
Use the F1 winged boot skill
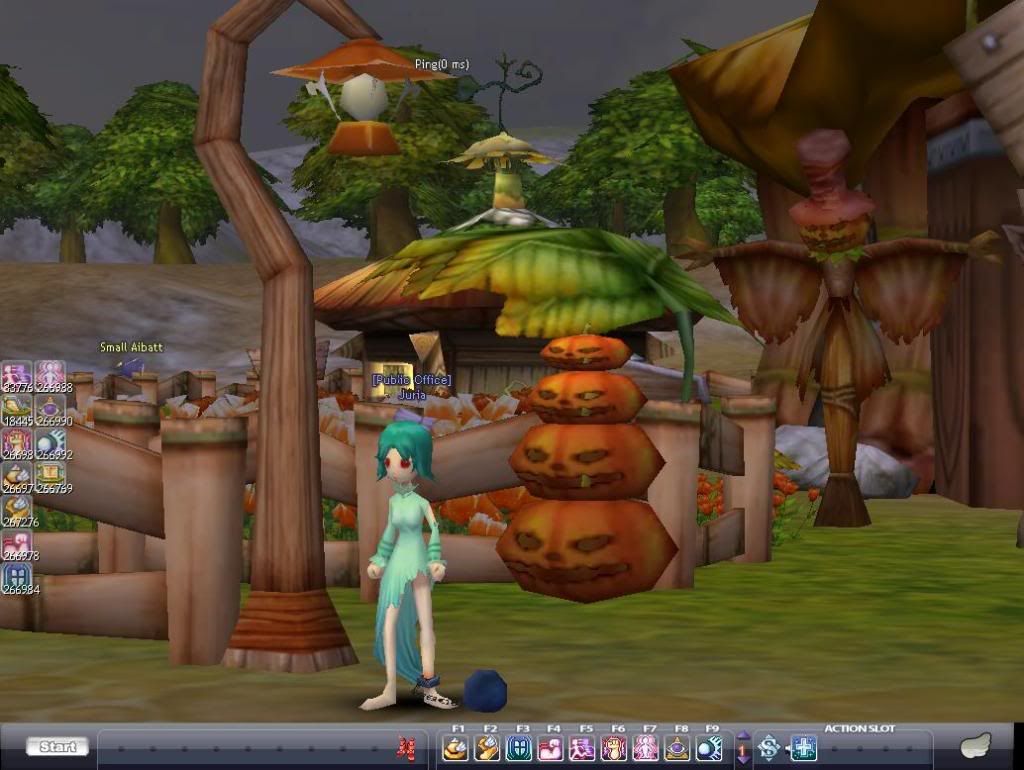(456, 748)
